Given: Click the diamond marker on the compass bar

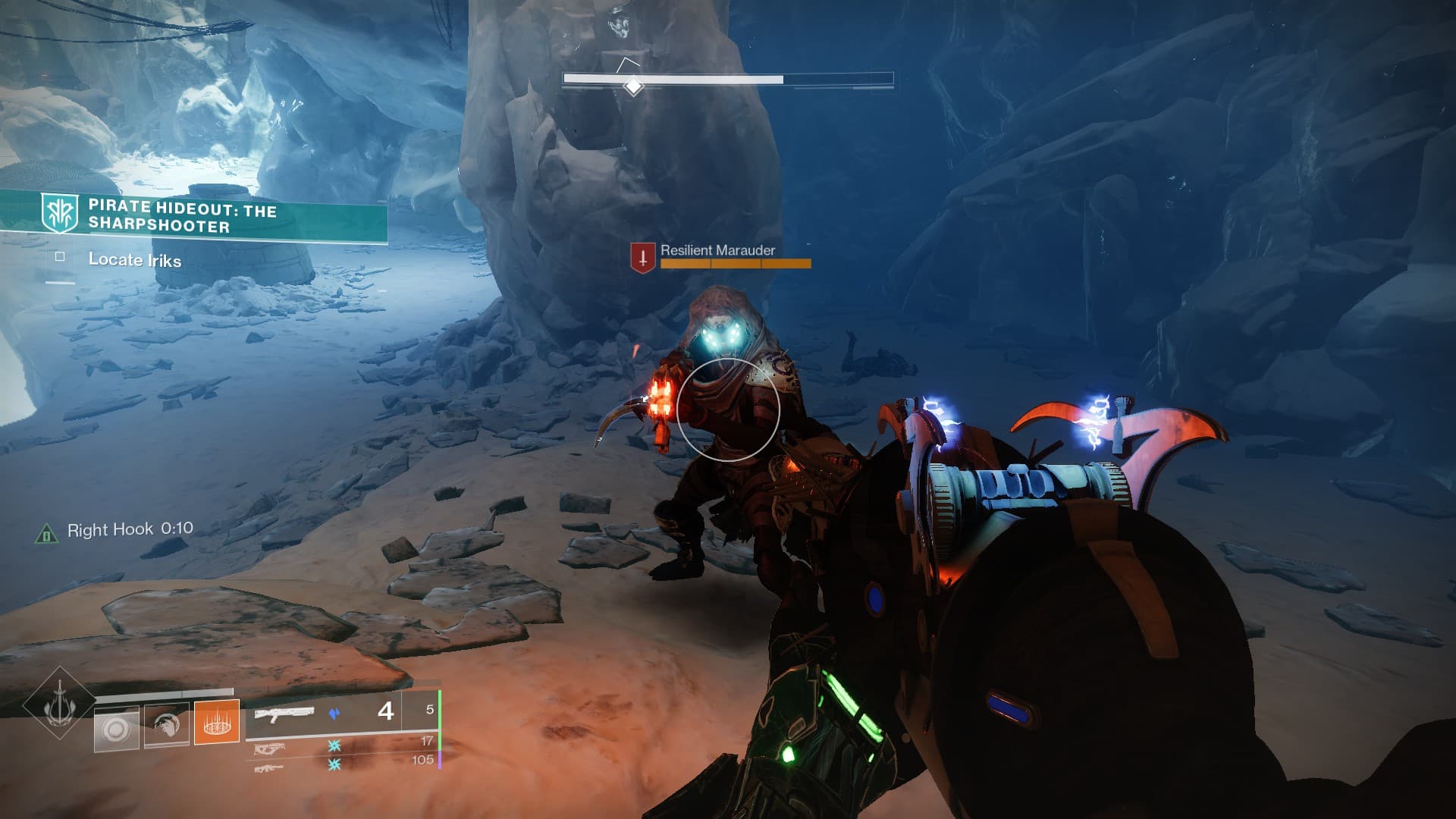Looking at the screenshot, I should pyautogui.click(x=632, y=86).
